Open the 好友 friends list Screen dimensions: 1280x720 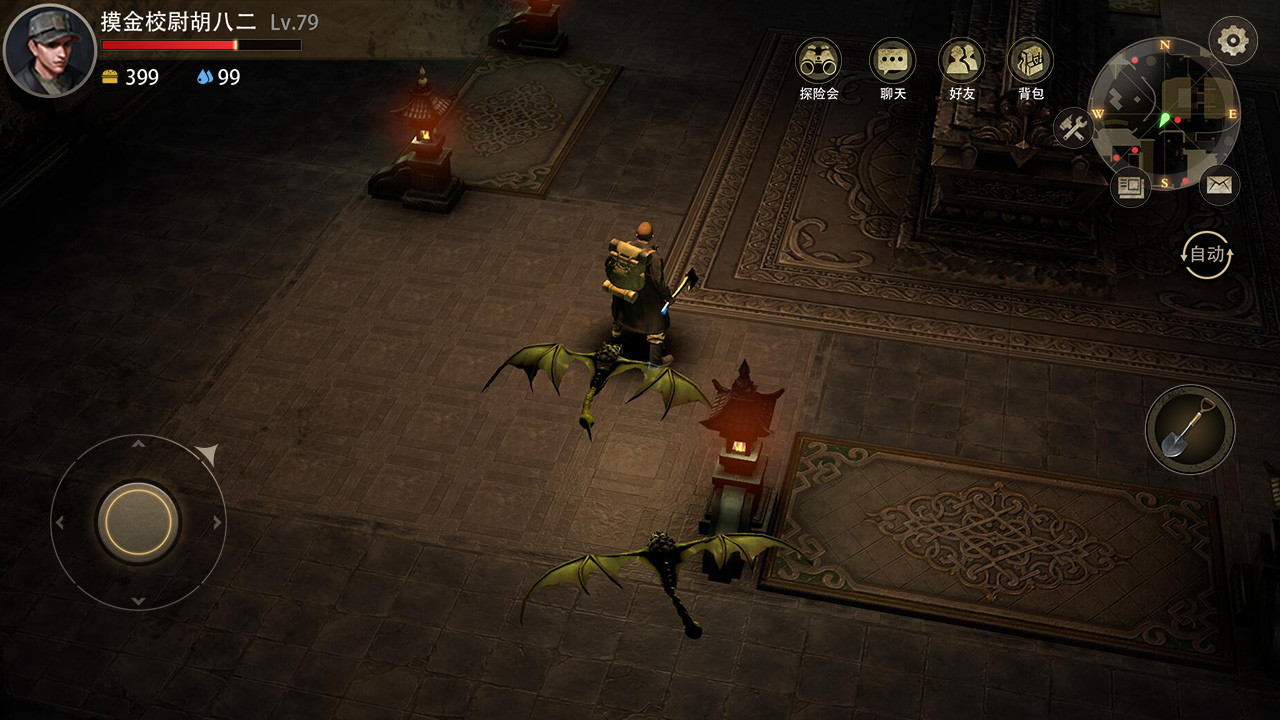[x=960, y=60]
